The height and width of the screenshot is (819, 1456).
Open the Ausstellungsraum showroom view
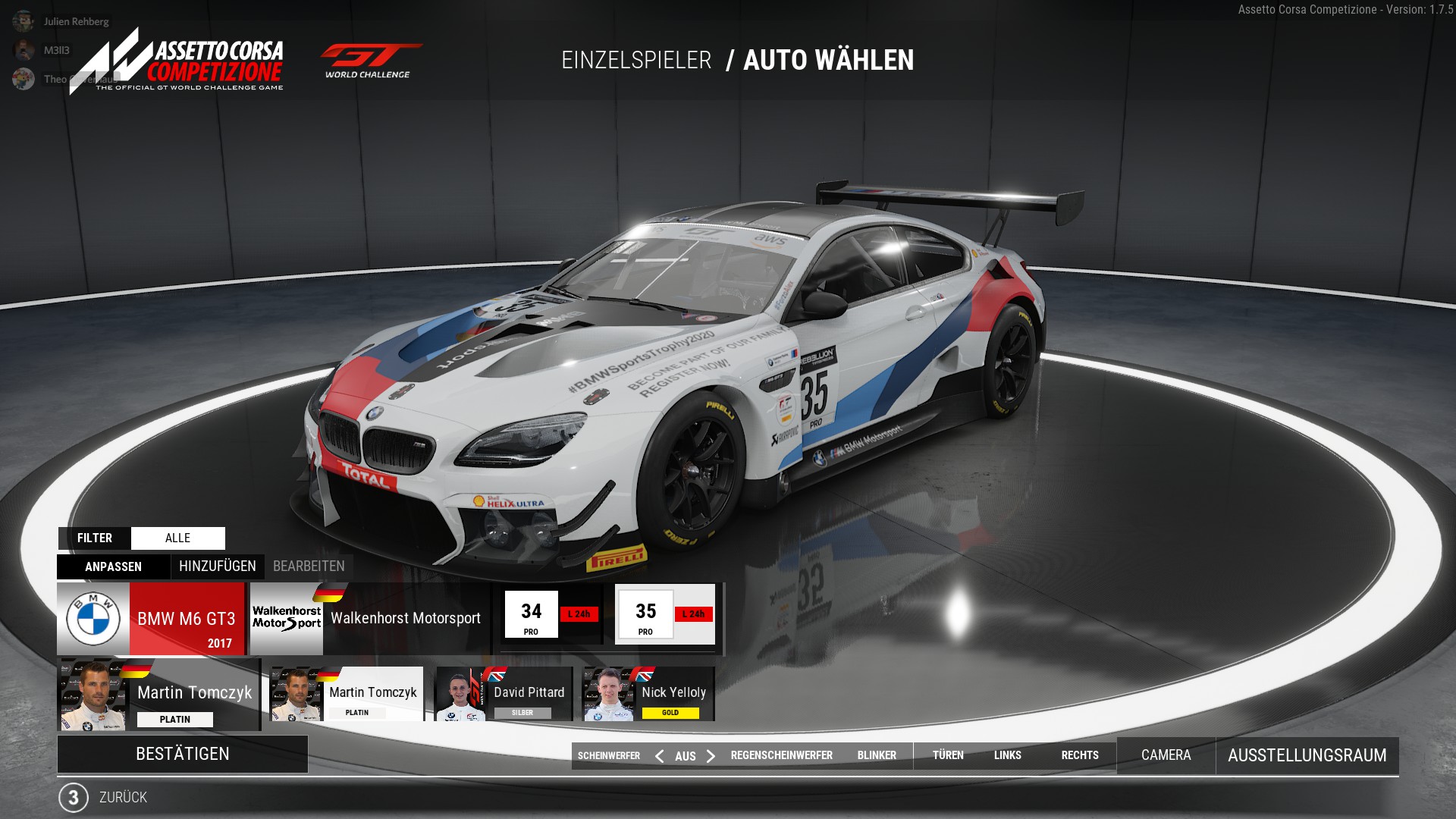point(1307,755)
